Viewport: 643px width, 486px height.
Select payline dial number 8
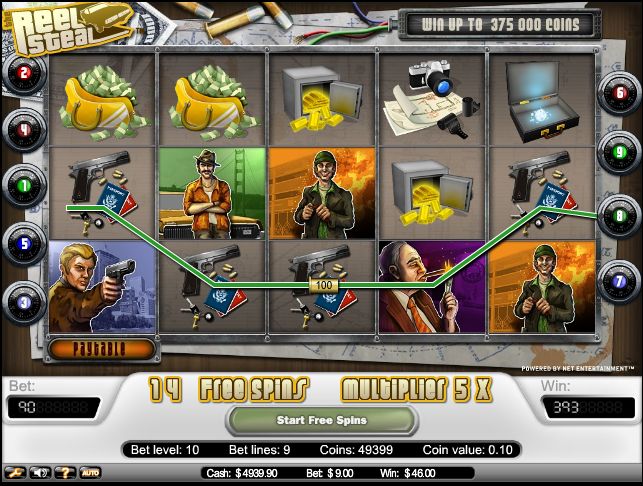pos(619,214)
